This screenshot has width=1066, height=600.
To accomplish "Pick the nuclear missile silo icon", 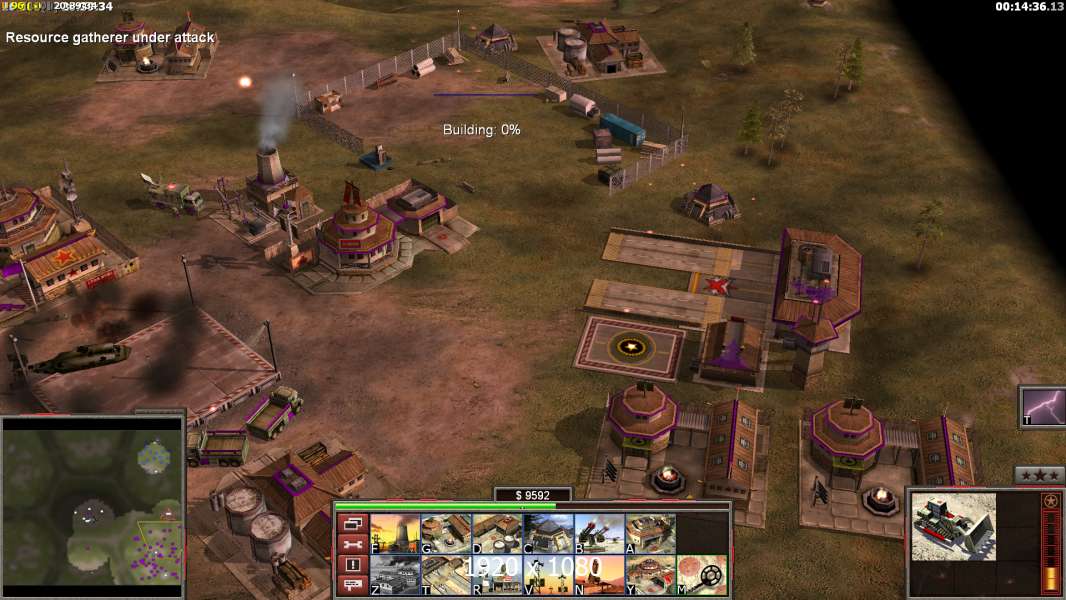I will click(x=599, y=575).
